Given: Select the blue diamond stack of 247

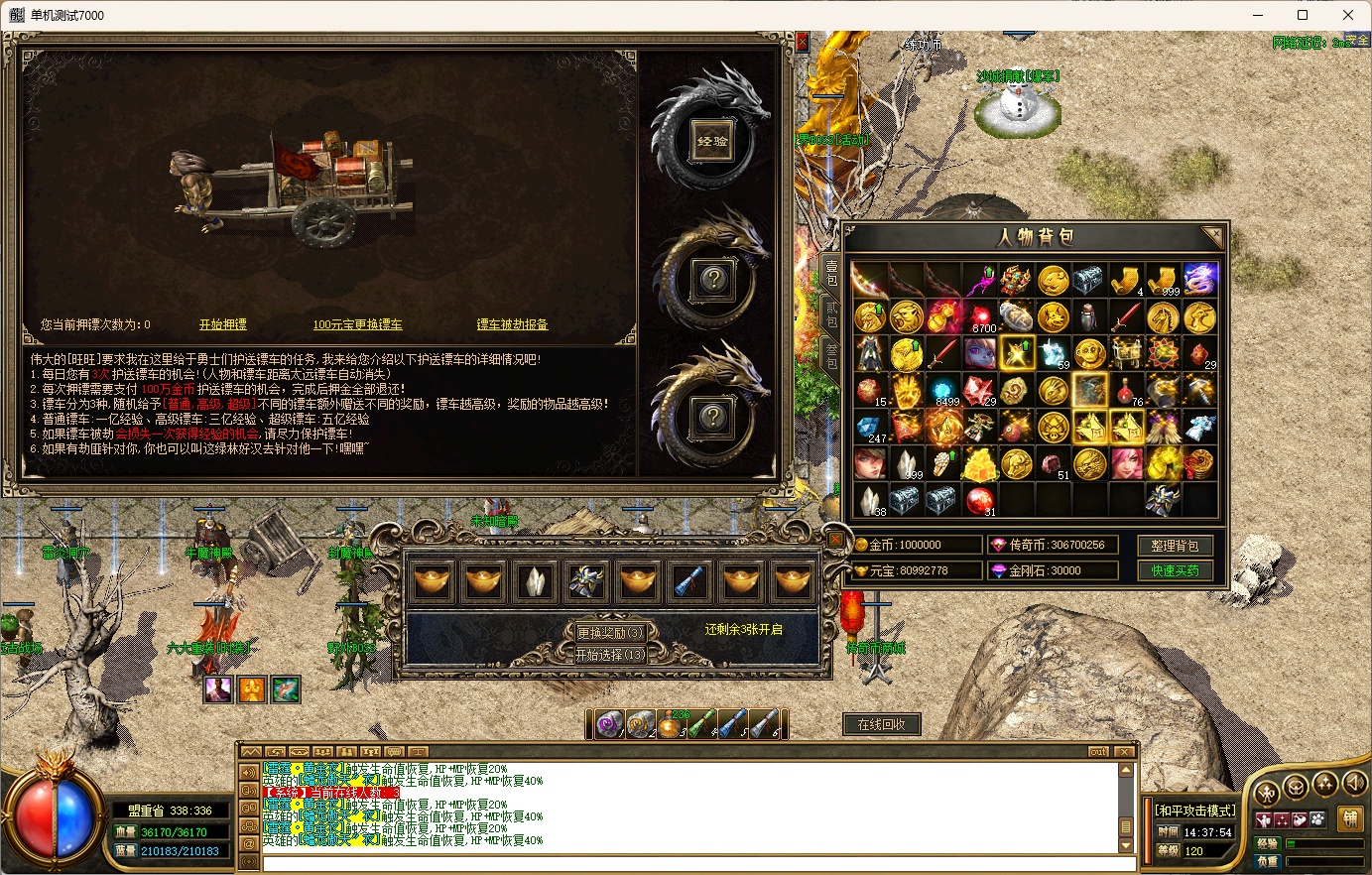Looking at the screenshot, I should click(870, 428).
